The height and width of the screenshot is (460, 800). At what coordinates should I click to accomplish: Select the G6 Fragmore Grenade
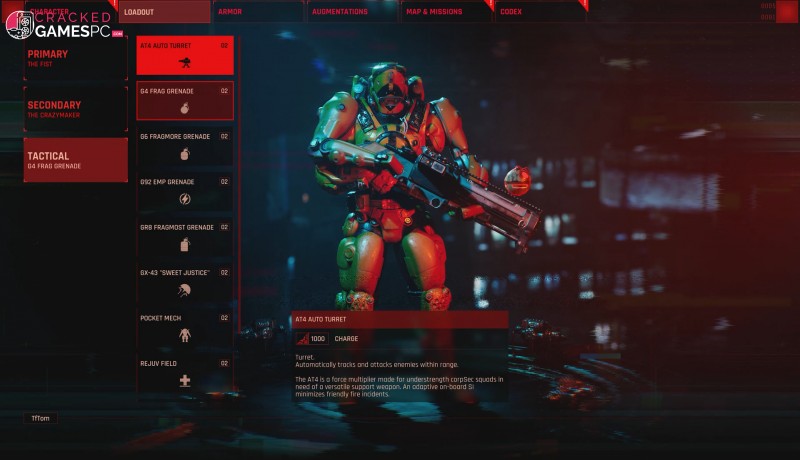coord(185,146)
